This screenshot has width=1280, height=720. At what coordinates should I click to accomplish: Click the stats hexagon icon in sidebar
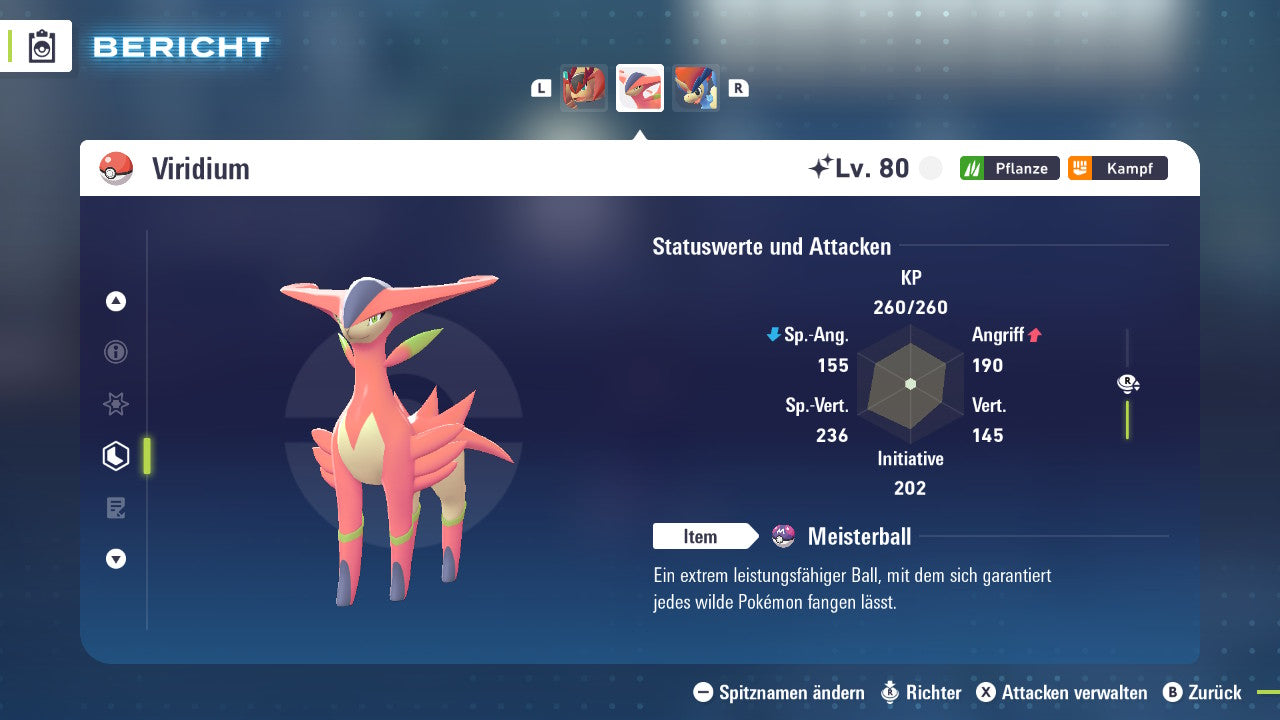pyautogui.click(x=115, y=456)
